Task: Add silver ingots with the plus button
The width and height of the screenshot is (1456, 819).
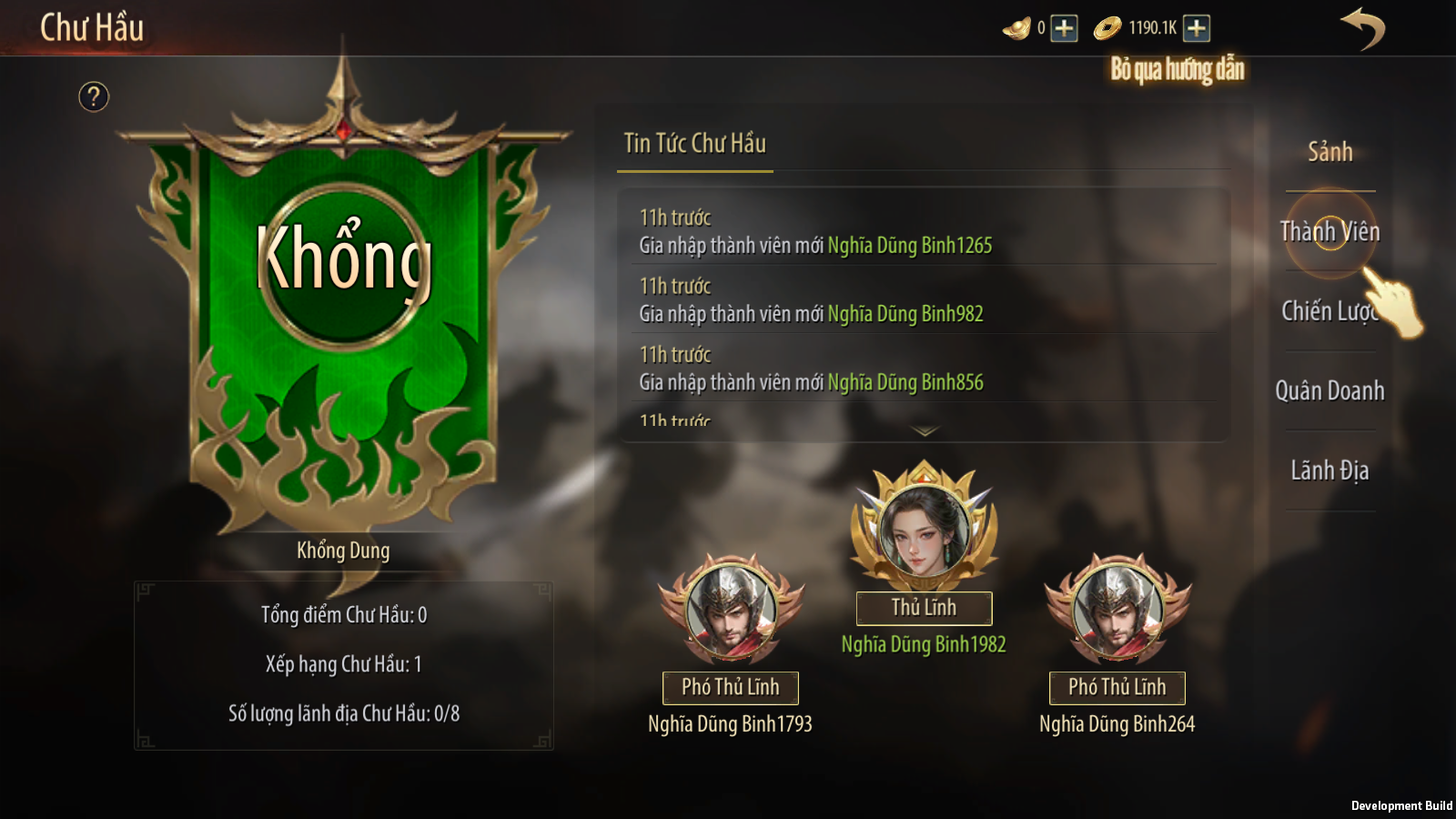Action: pyautogui.click(x=1064, y=28)
